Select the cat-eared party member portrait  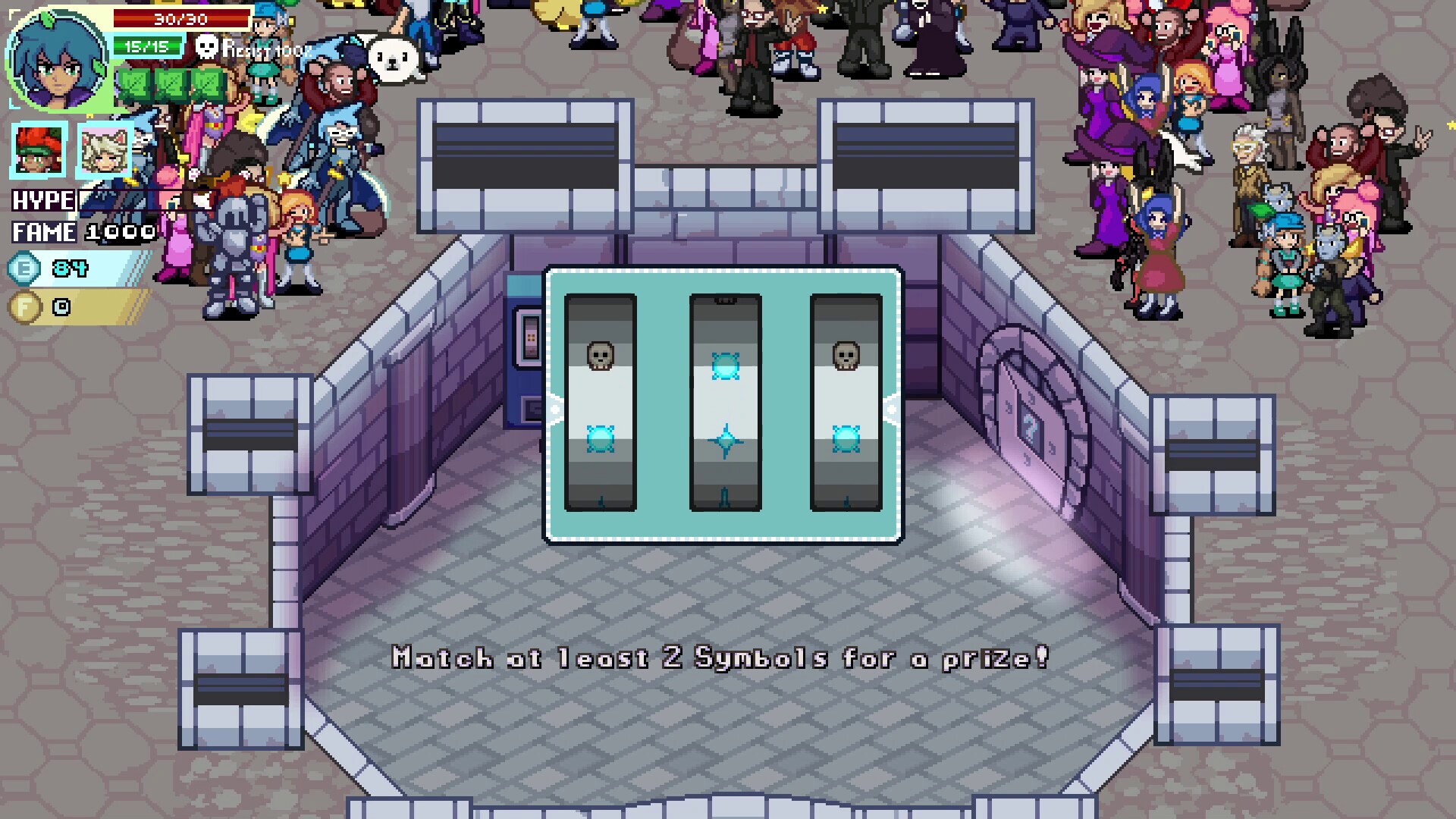103,151
